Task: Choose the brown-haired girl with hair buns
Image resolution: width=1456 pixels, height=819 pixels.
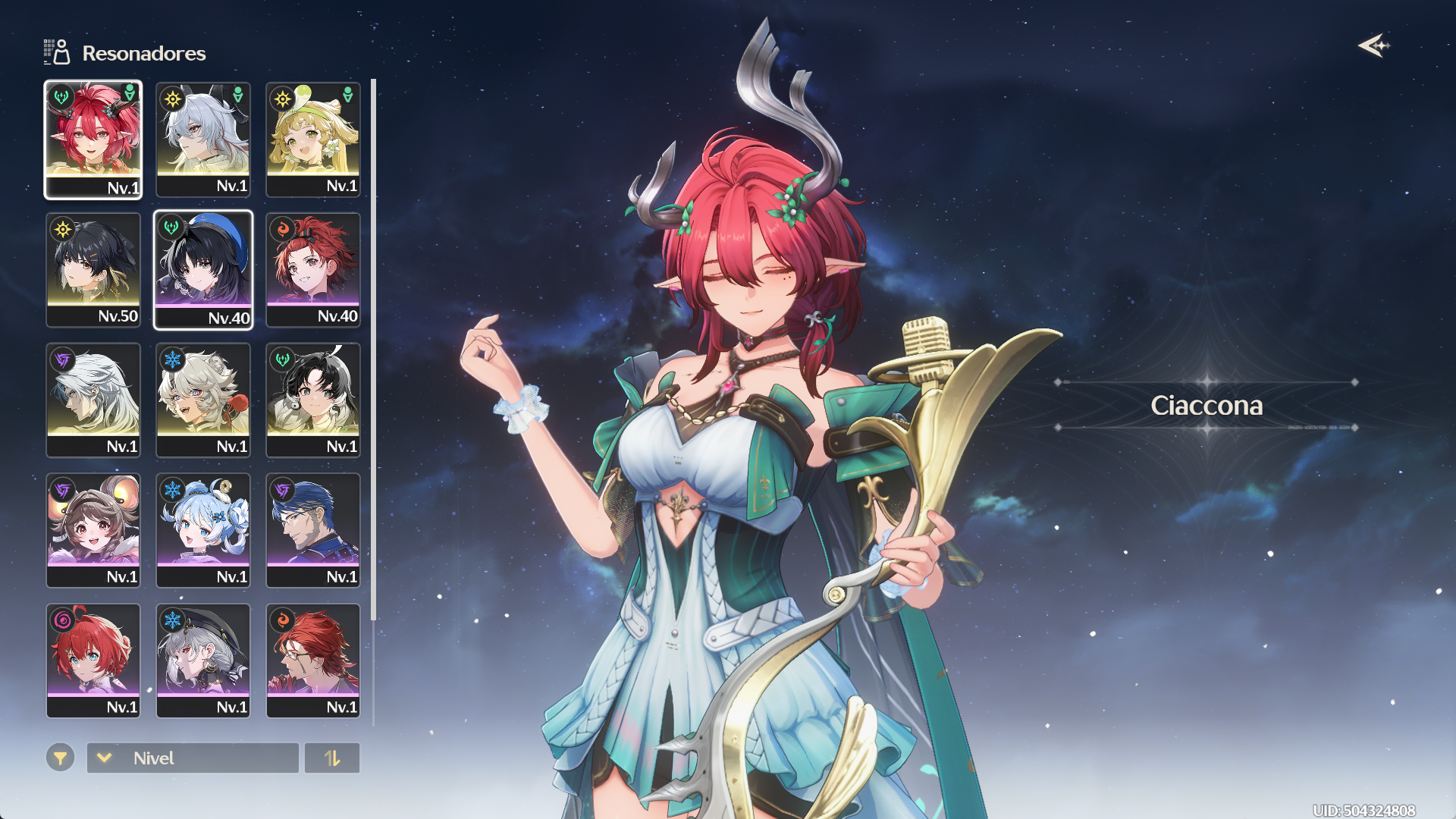Action: click(93, 531)
